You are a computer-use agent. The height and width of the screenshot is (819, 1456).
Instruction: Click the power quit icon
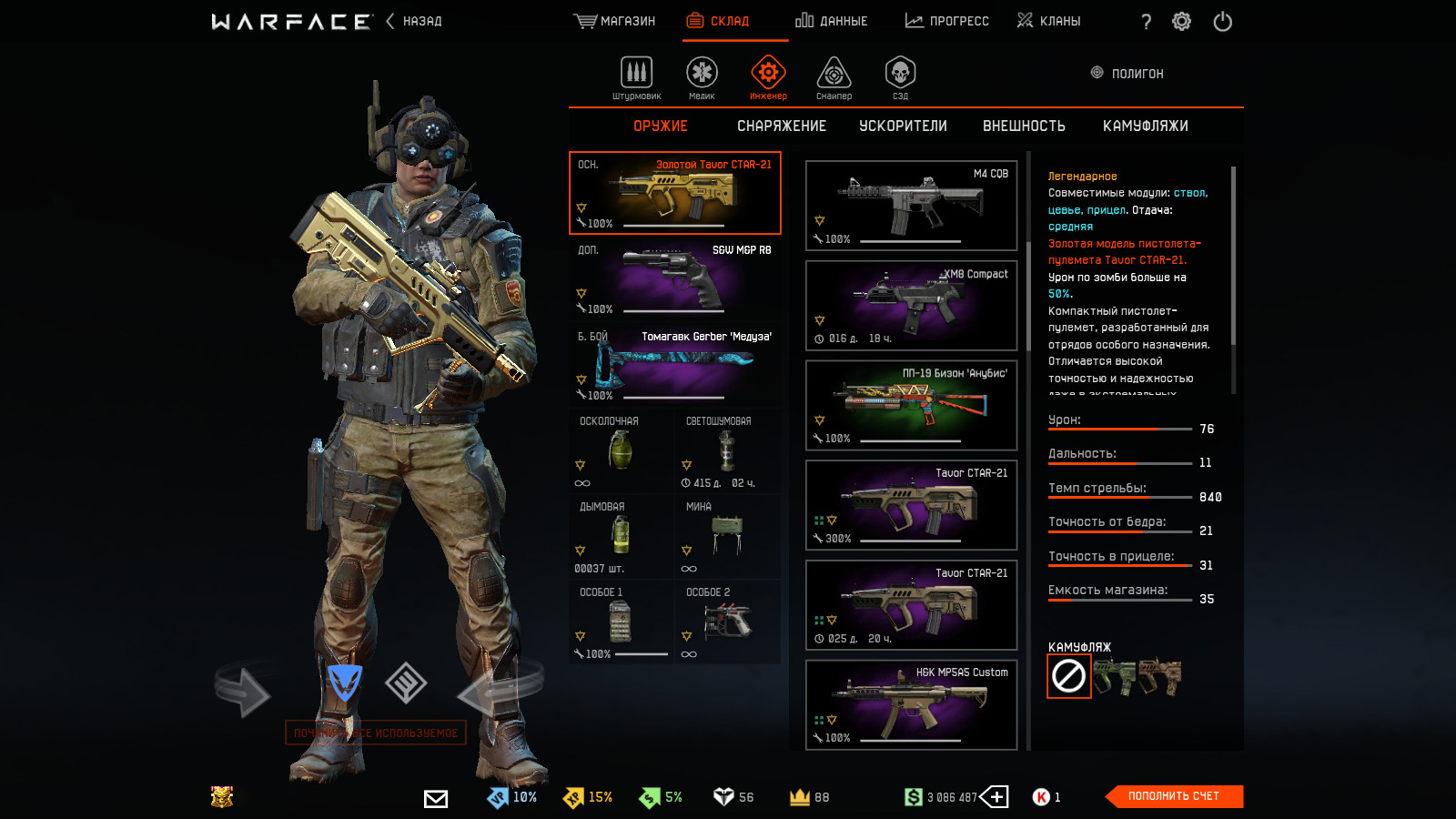1222,21
